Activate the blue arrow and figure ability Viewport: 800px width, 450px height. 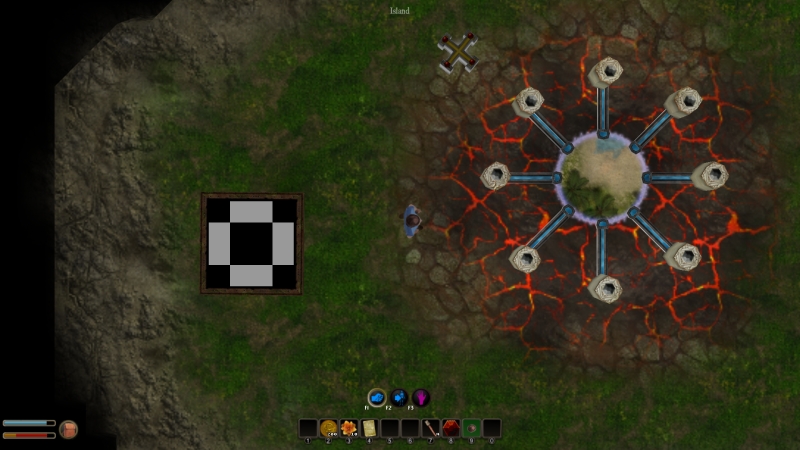coord(399,397)
